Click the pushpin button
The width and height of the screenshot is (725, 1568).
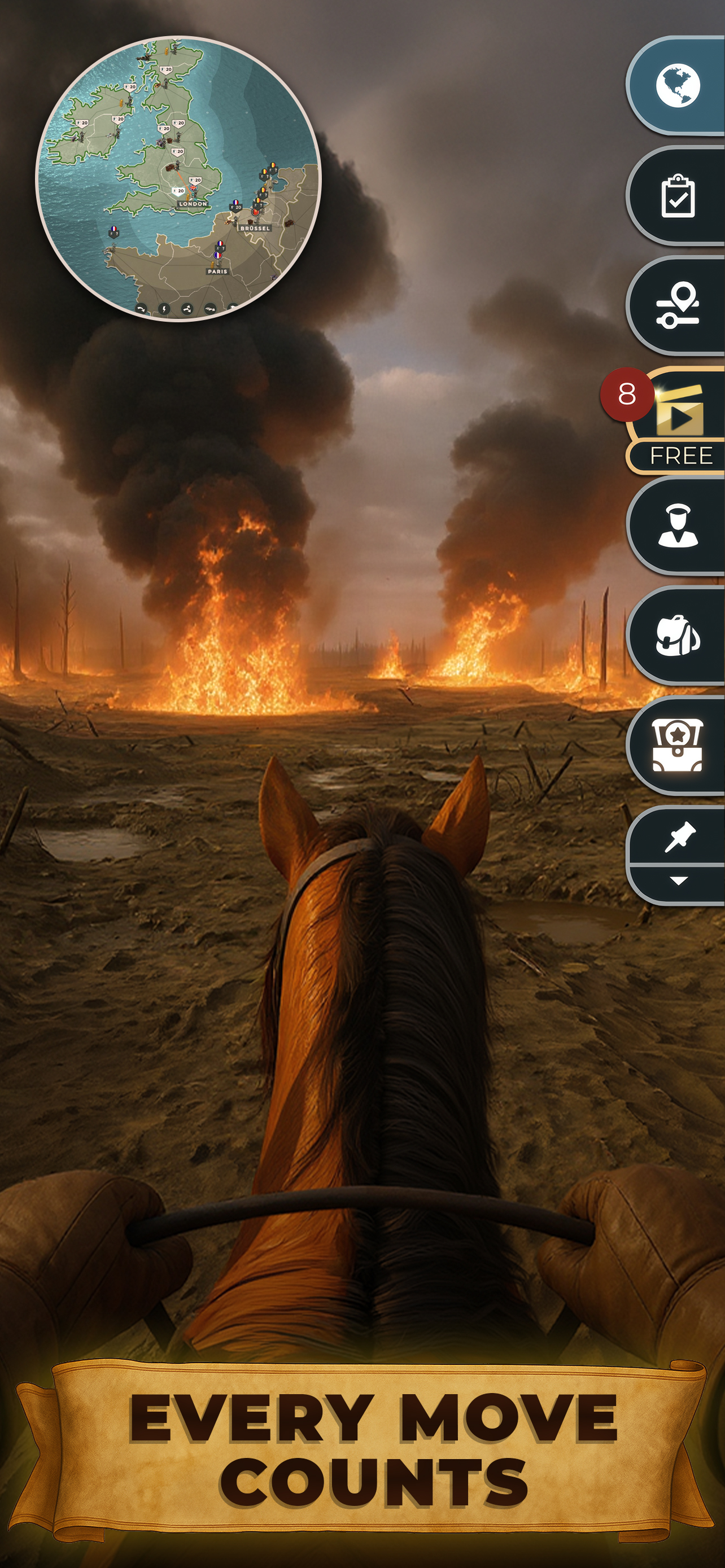tap(679, 837)
